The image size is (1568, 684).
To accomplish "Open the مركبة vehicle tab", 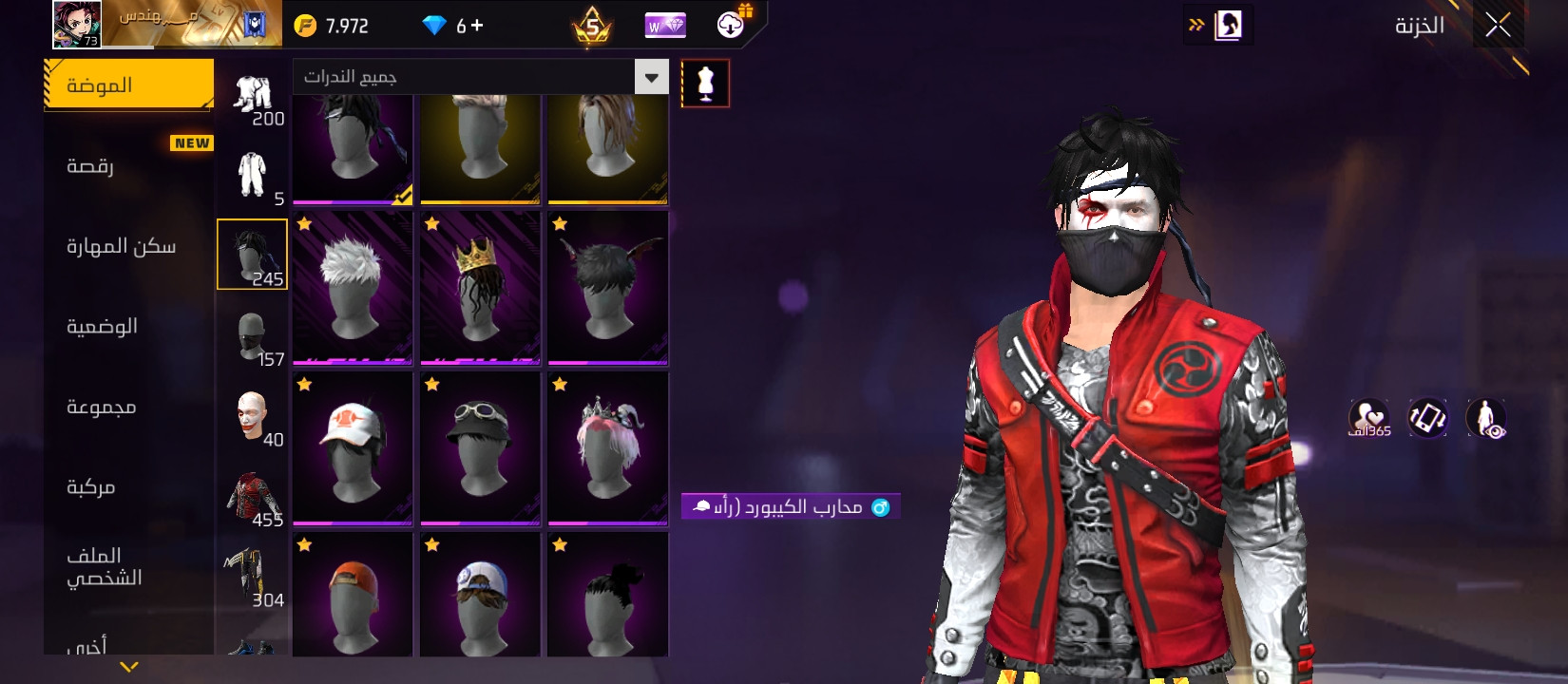I will (128, 487).
